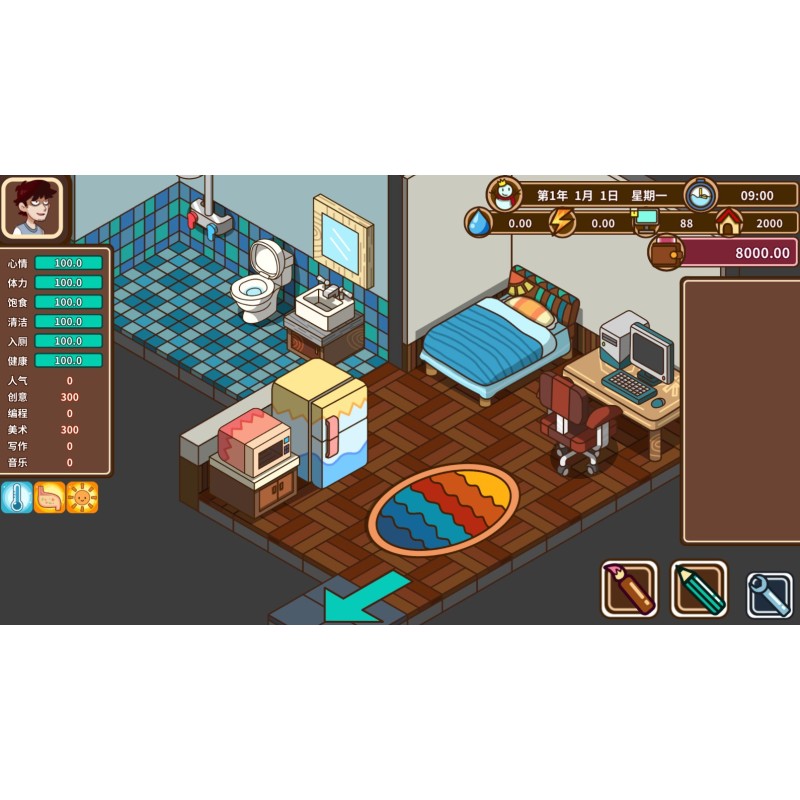Click the teal exit arrow
The image size is (800, 800).
pyautogui.click(x=364, y=597)
